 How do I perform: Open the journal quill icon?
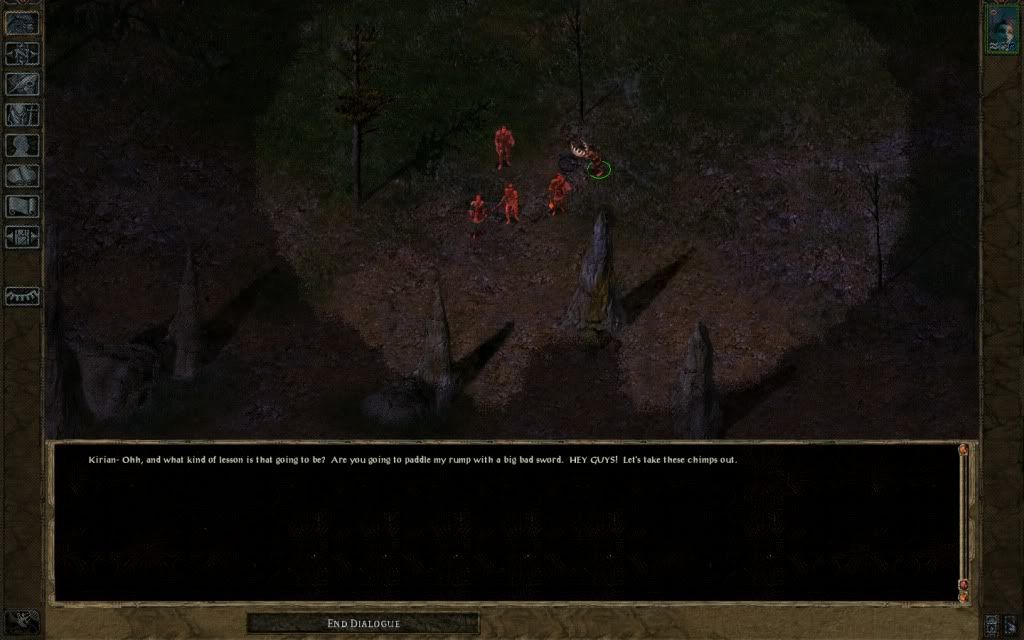point(22,84)
